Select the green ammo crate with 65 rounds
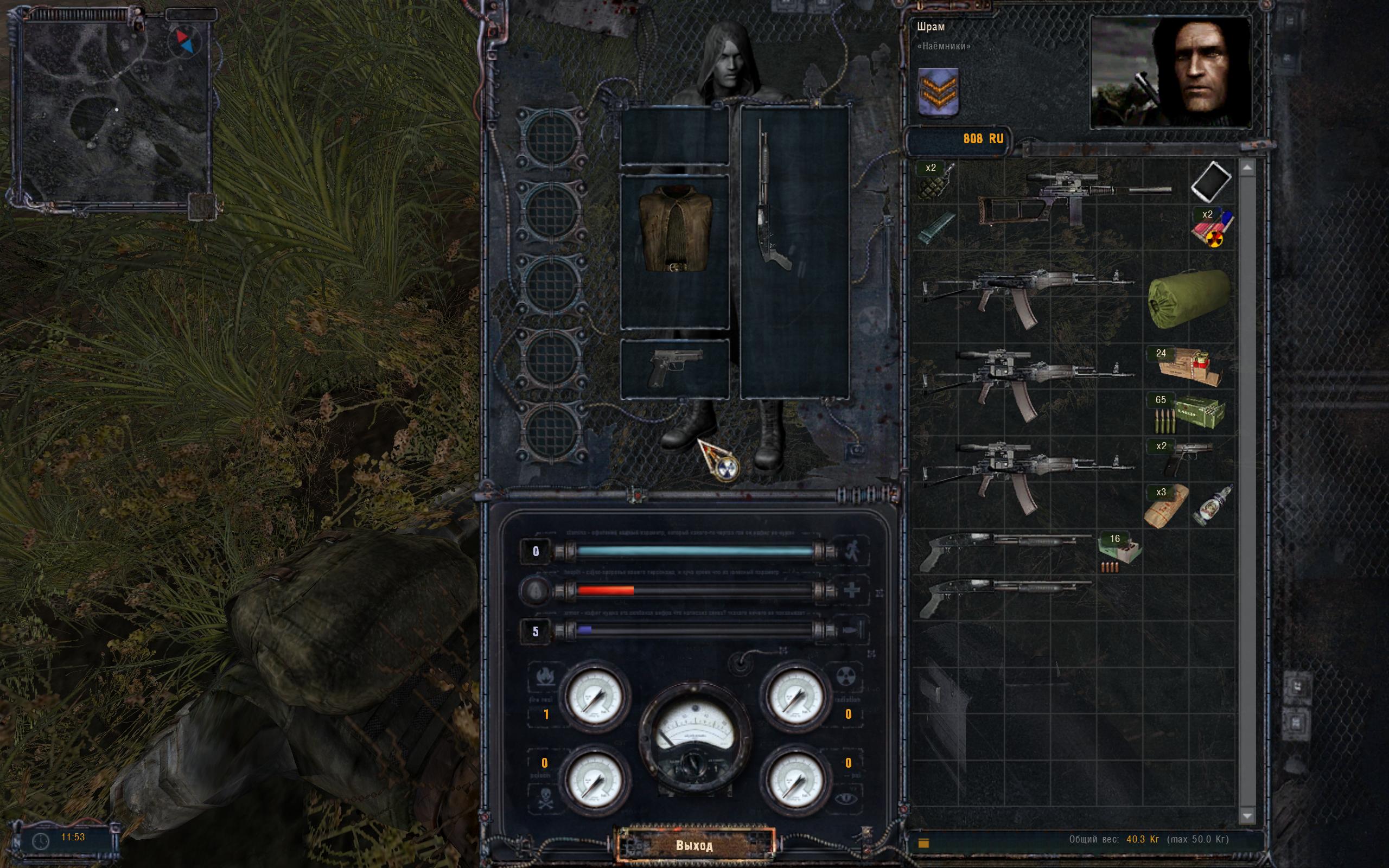1389x868 pixels. 1188,413
